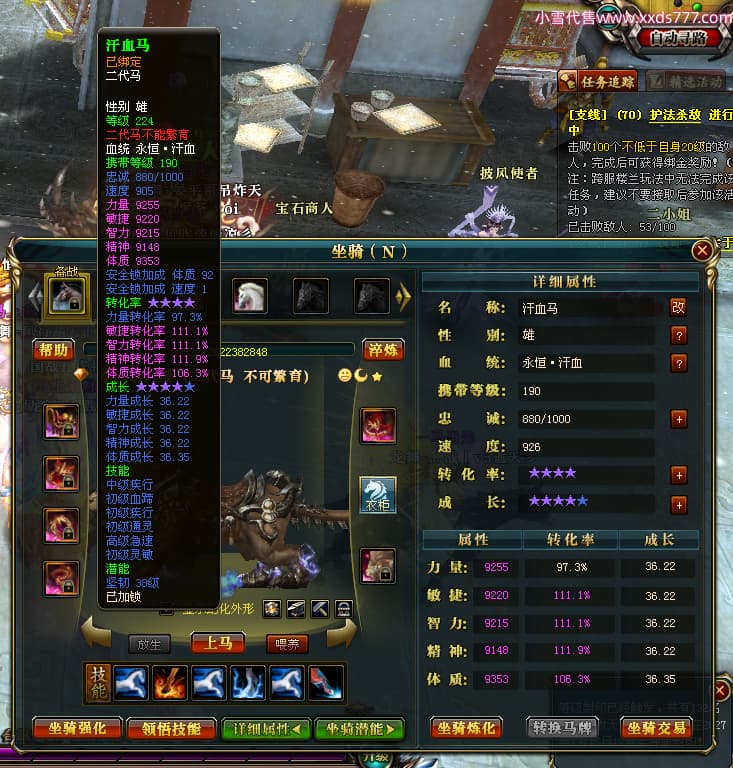Mount up with the 上马 button
733x768 pixels.
(218, 643)
